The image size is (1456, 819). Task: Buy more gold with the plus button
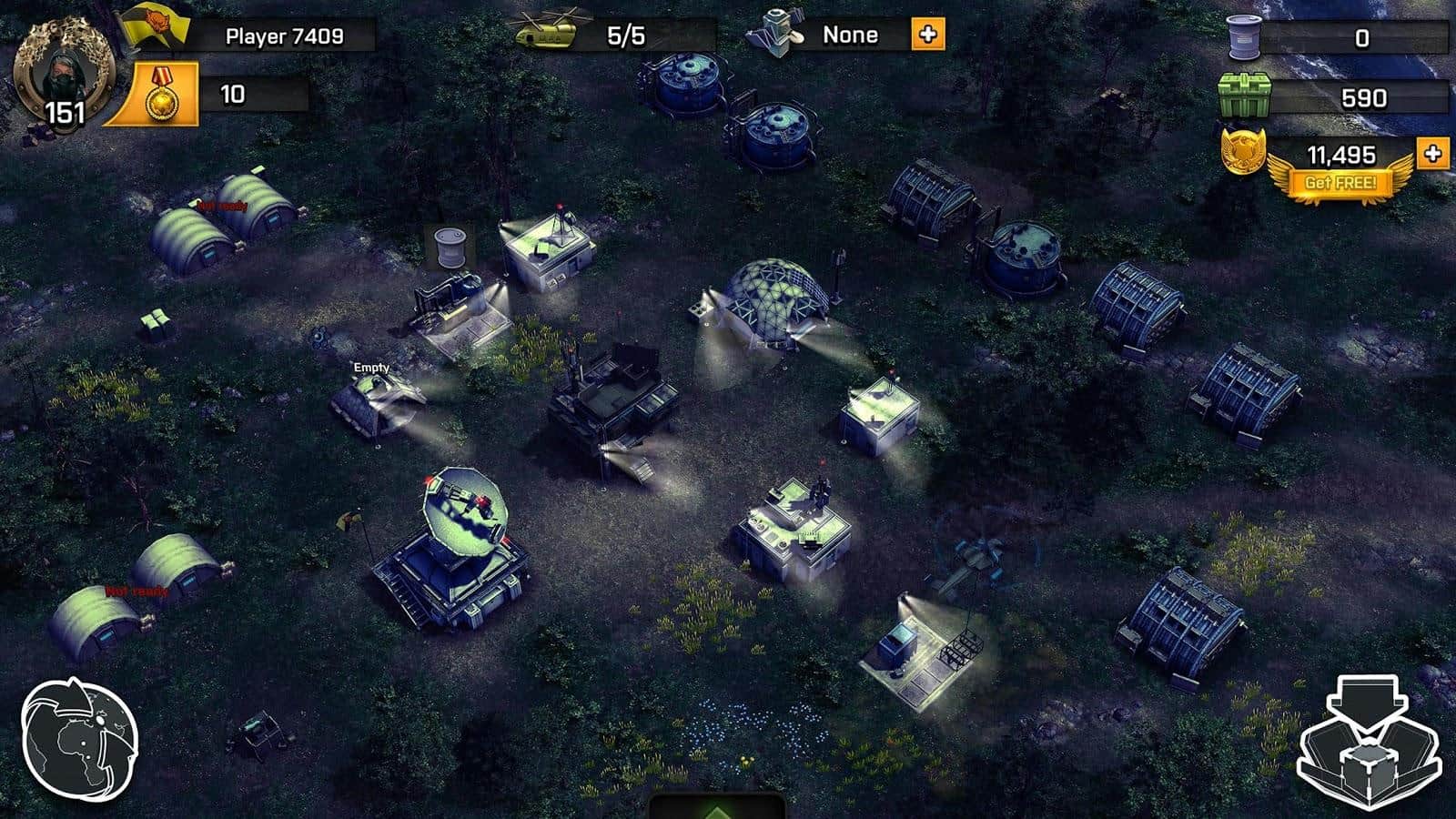(1432, 153)
